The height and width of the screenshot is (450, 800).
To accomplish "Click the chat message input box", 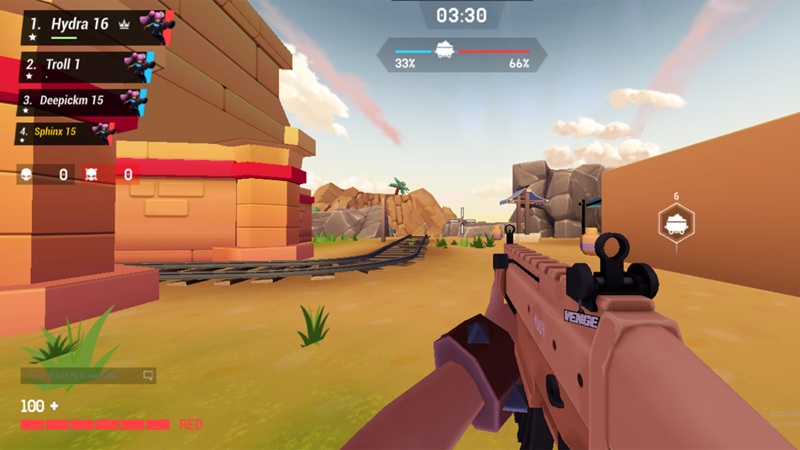I will tap(80, 376).
